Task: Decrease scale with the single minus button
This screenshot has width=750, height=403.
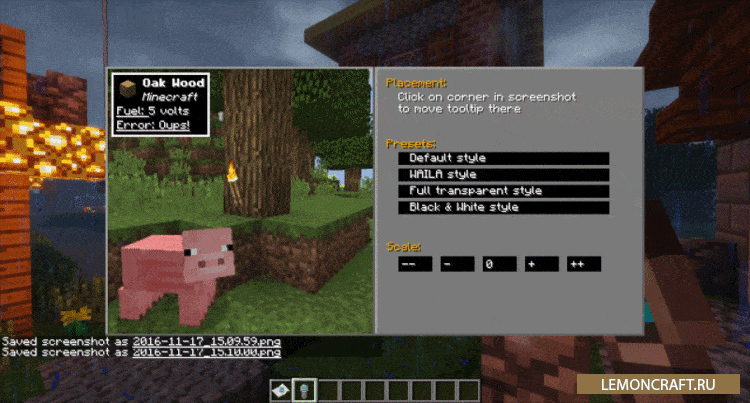Action: click(x=457, y=264)
